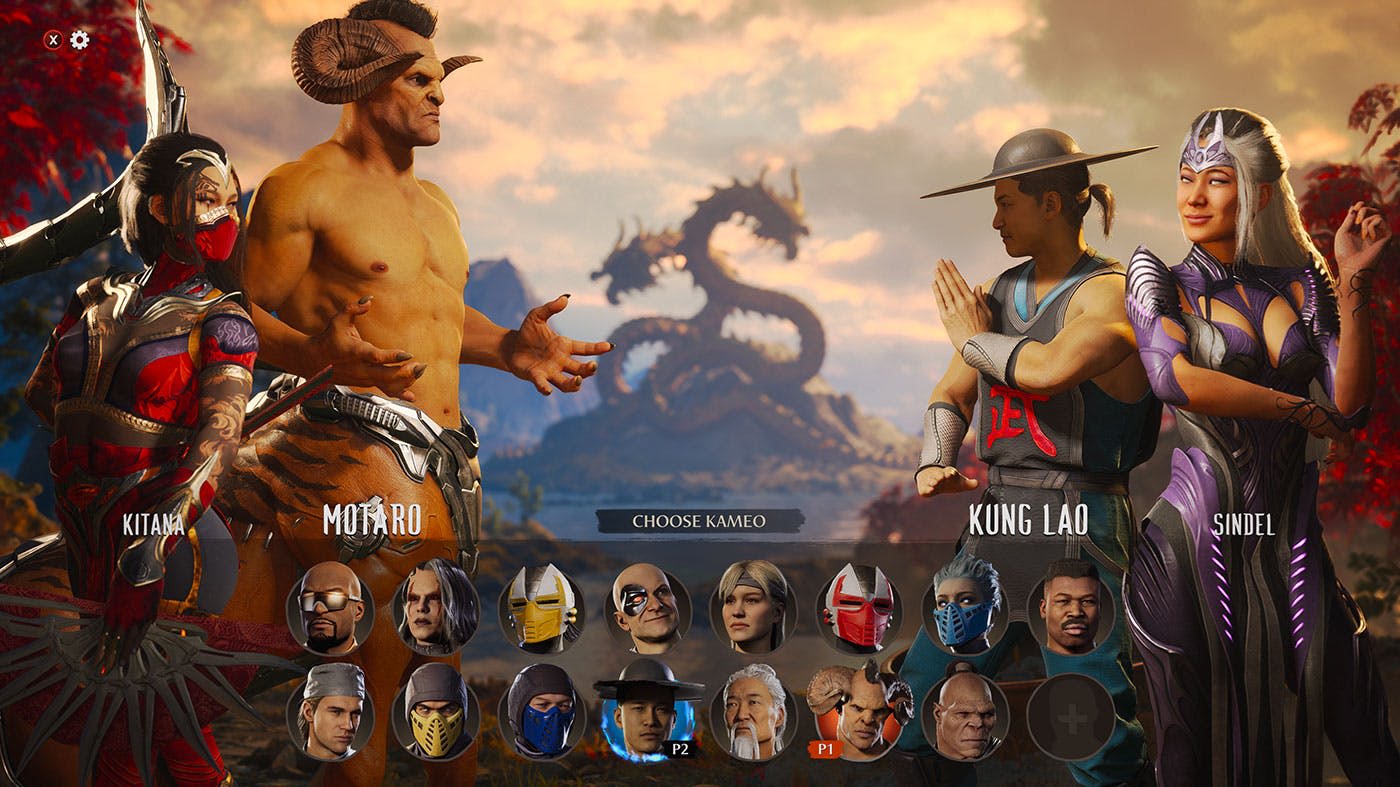Select Jax's kameo portrait

[1070, 610]
